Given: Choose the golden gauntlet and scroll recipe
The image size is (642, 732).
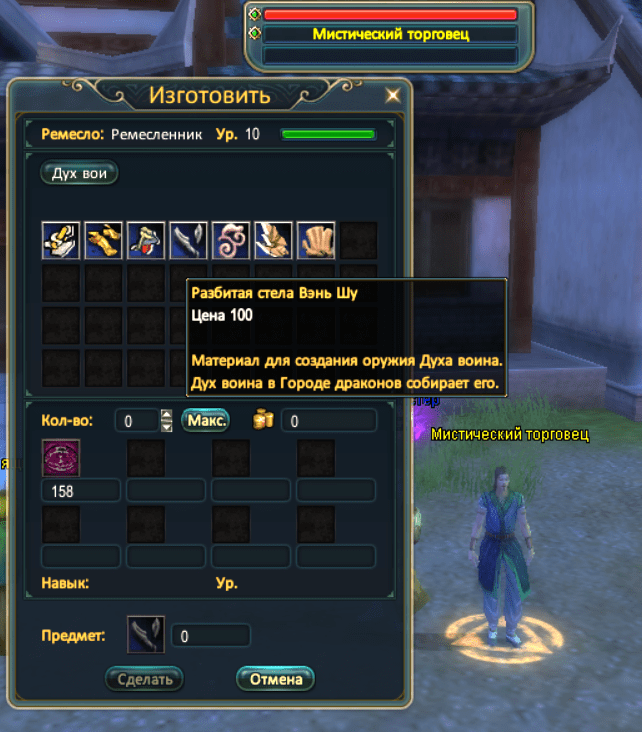Looking at the screenshot, I should pyautogui.click(x=60, y=241).
